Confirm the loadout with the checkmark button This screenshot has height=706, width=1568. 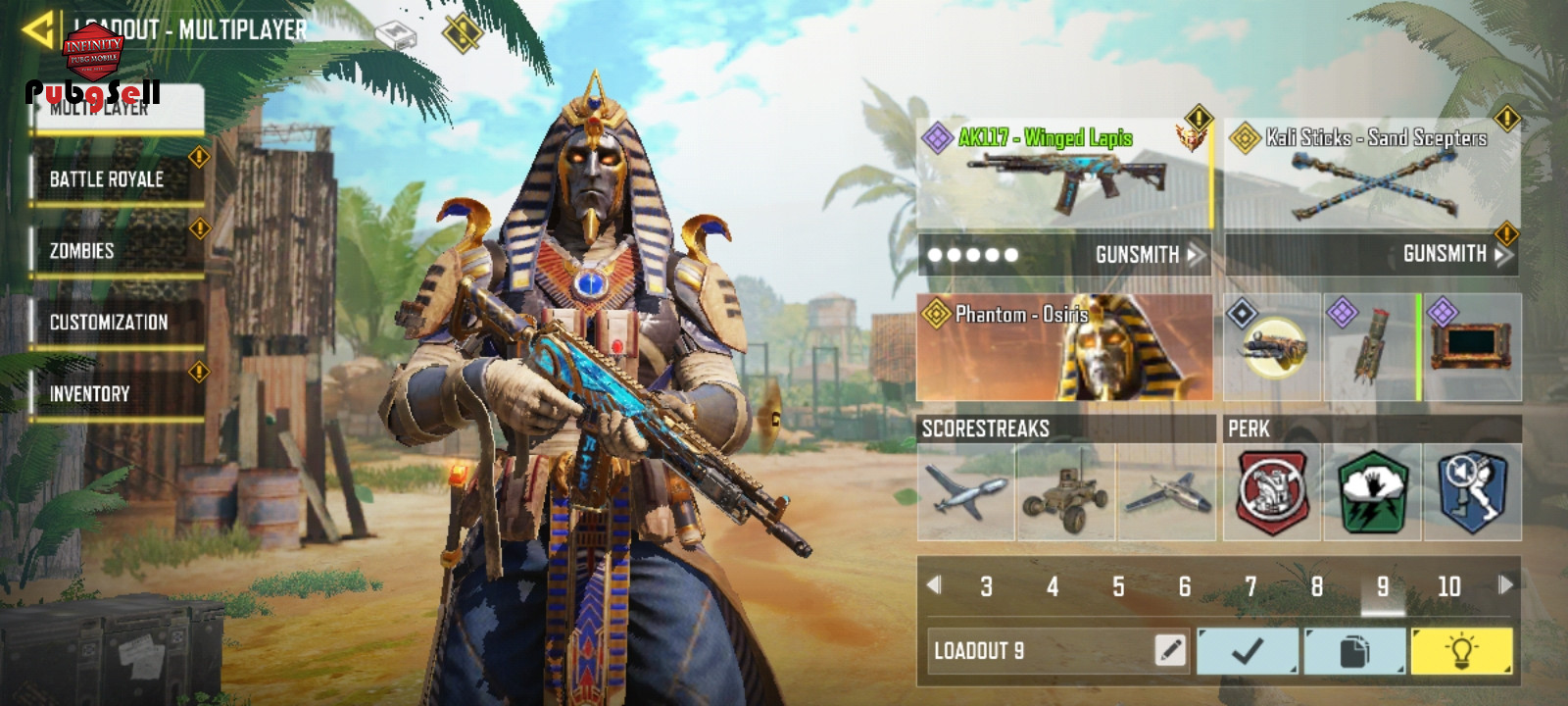tap(1248, 651)
